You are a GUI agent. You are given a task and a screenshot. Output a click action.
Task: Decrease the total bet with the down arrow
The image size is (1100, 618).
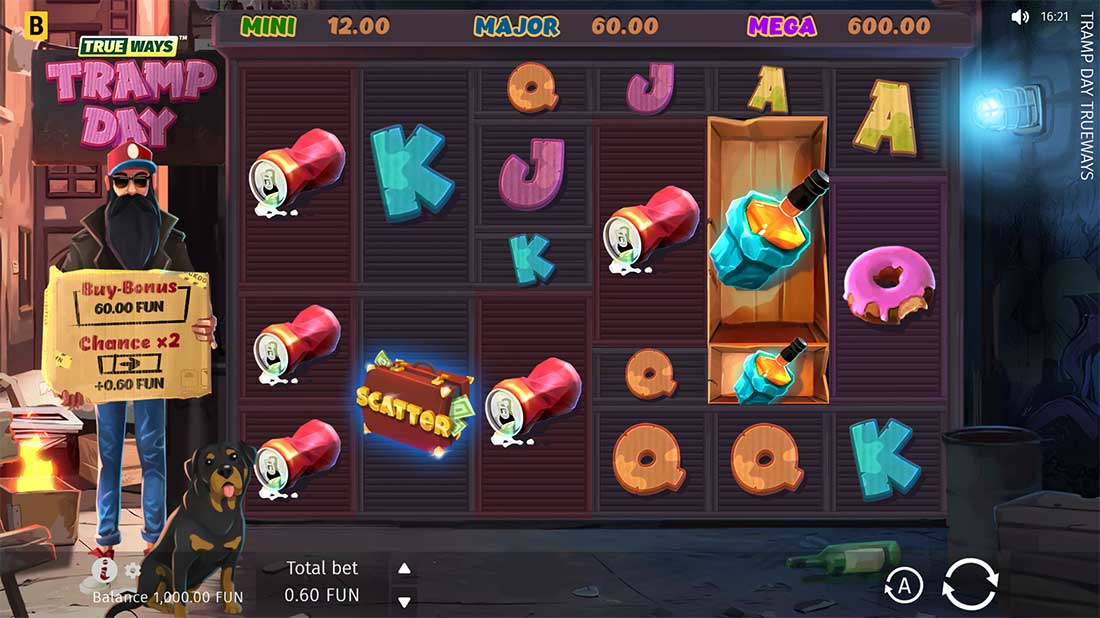point(404,601)
